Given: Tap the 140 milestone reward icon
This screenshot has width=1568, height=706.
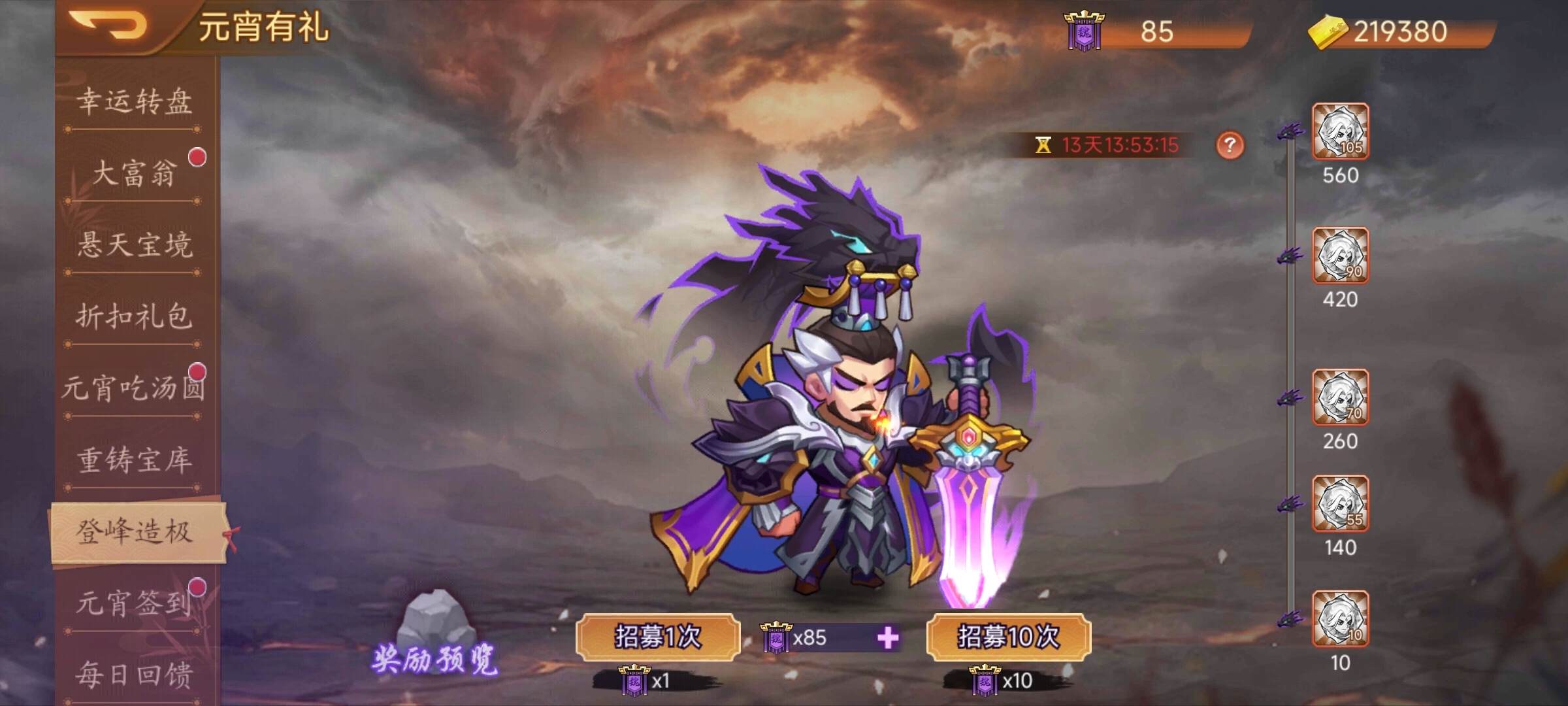Looking at the screenshot, I should 1340,504.
